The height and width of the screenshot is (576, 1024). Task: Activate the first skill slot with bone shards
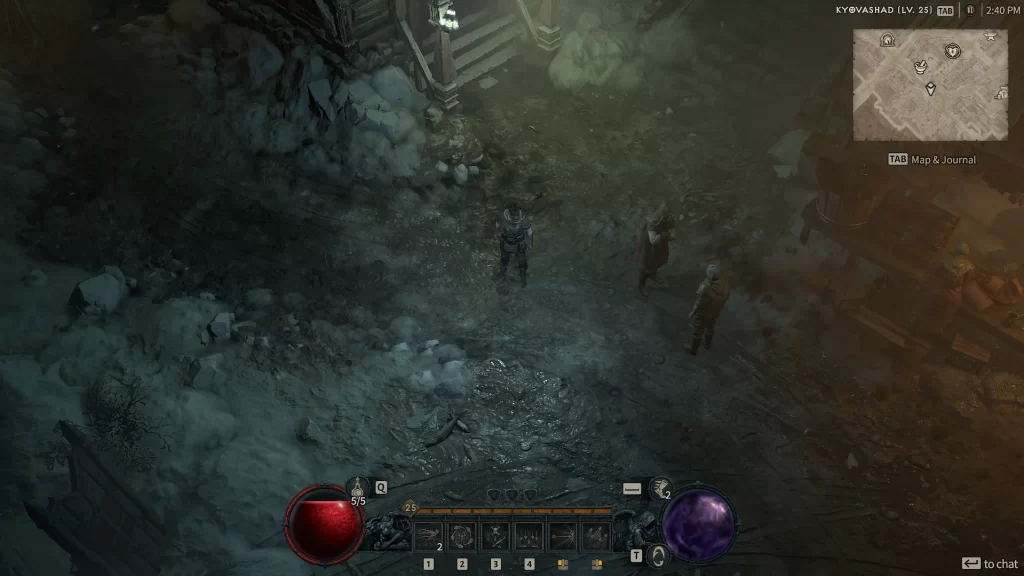tap(428, 537)
